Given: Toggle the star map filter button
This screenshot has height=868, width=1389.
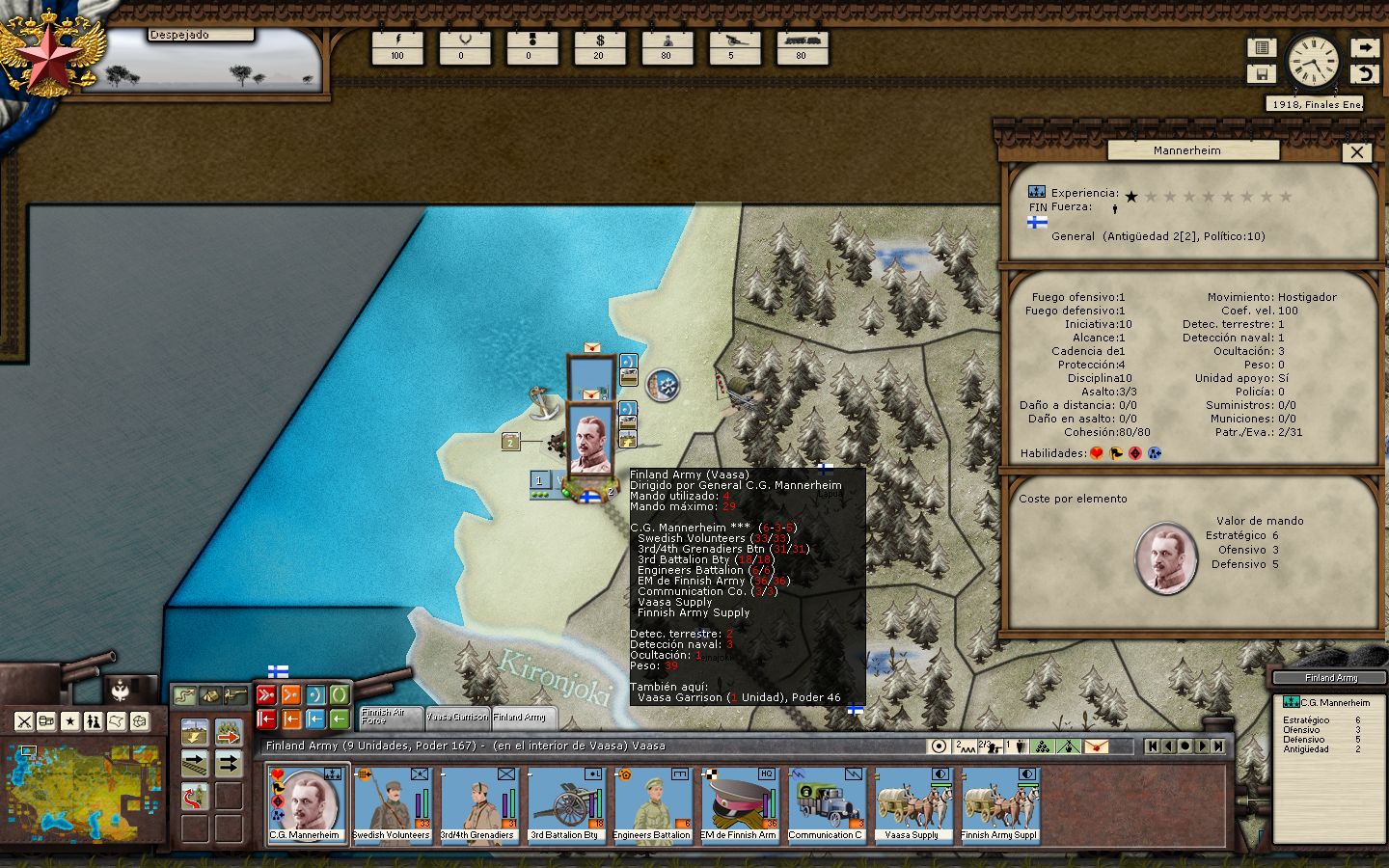Looking at the screenshot, I should tap(70, 721).
